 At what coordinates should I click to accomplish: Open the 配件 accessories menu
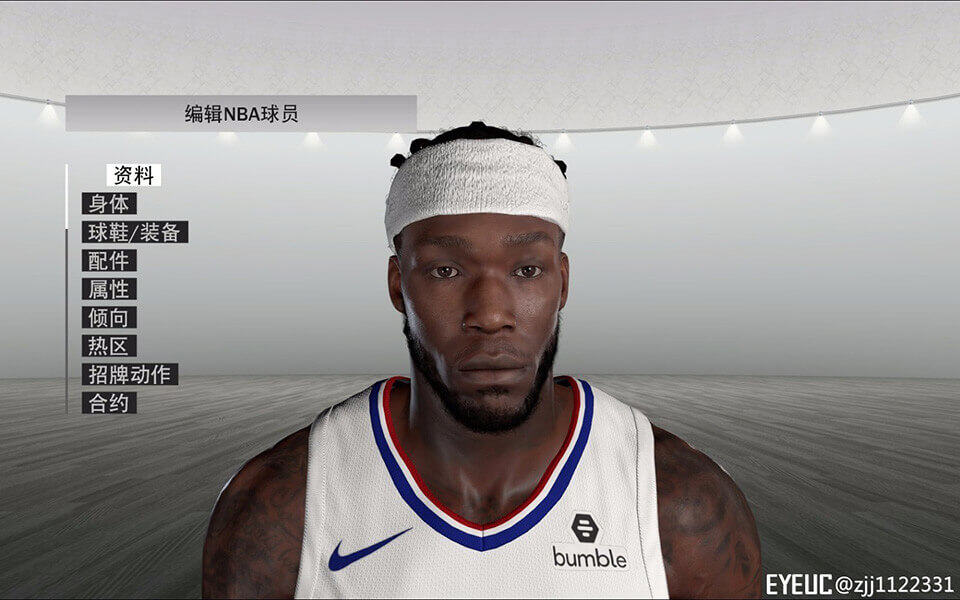pyautogui.click(x=109, y=261)
